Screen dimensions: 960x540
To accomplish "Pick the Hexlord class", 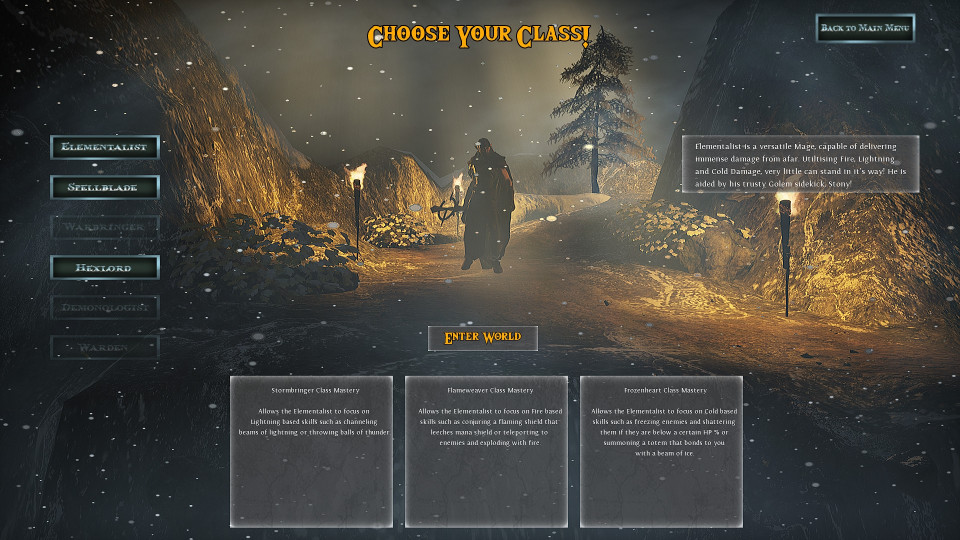I will click(x=105, y=267).
